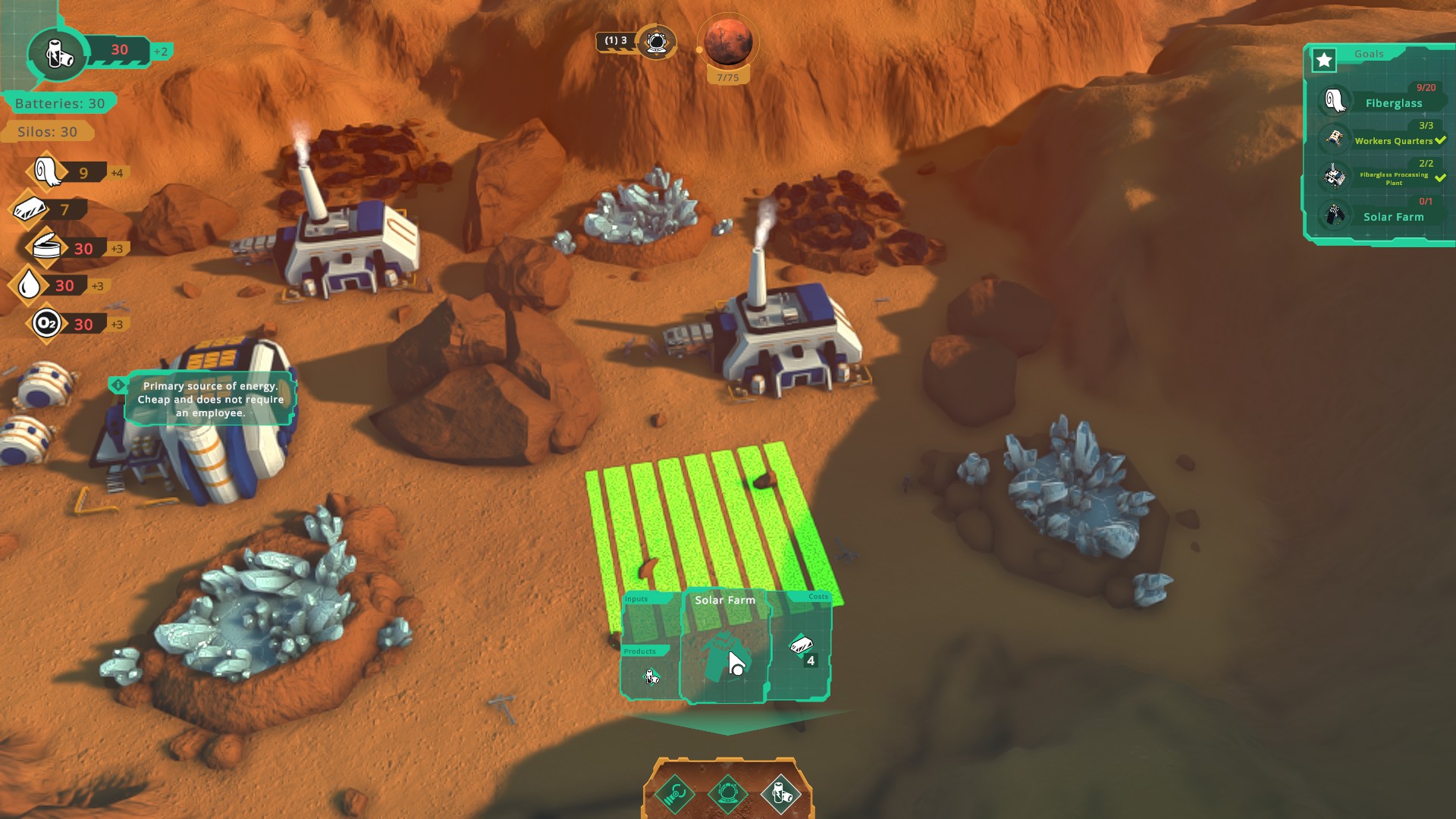Click the food can resource icon
This screenshot has height=819, width=1456.
point(46,248)
